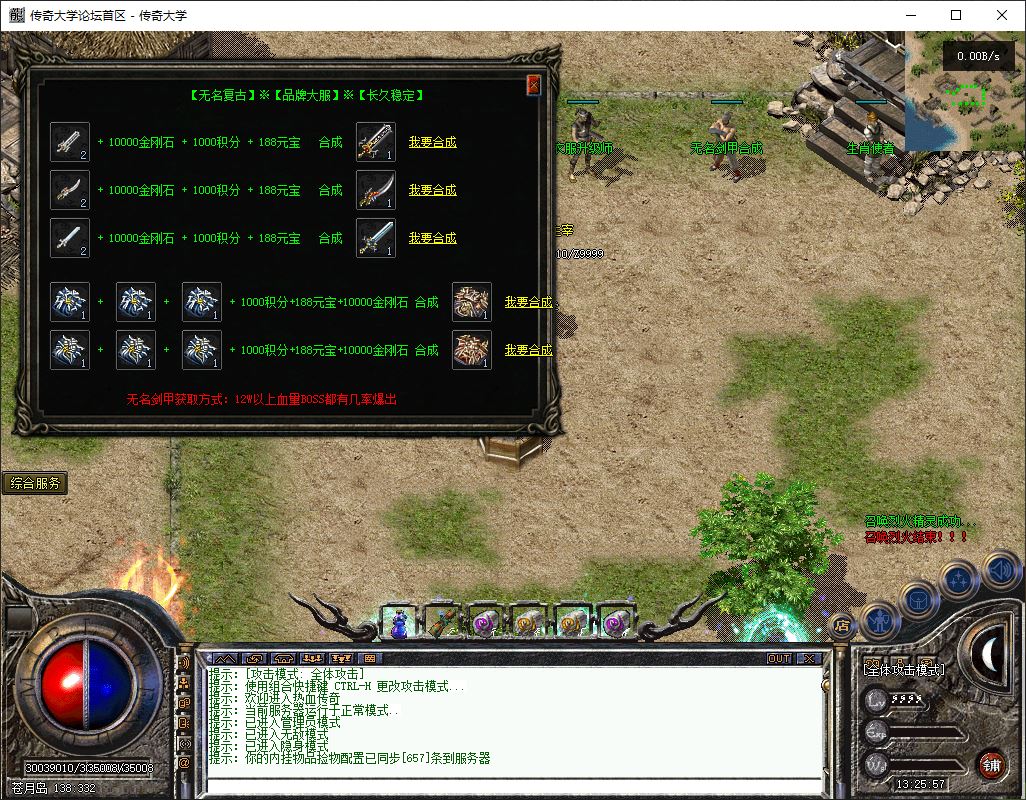Click 我要合成 beside the pale gold armor result

[x=528, y=302]
